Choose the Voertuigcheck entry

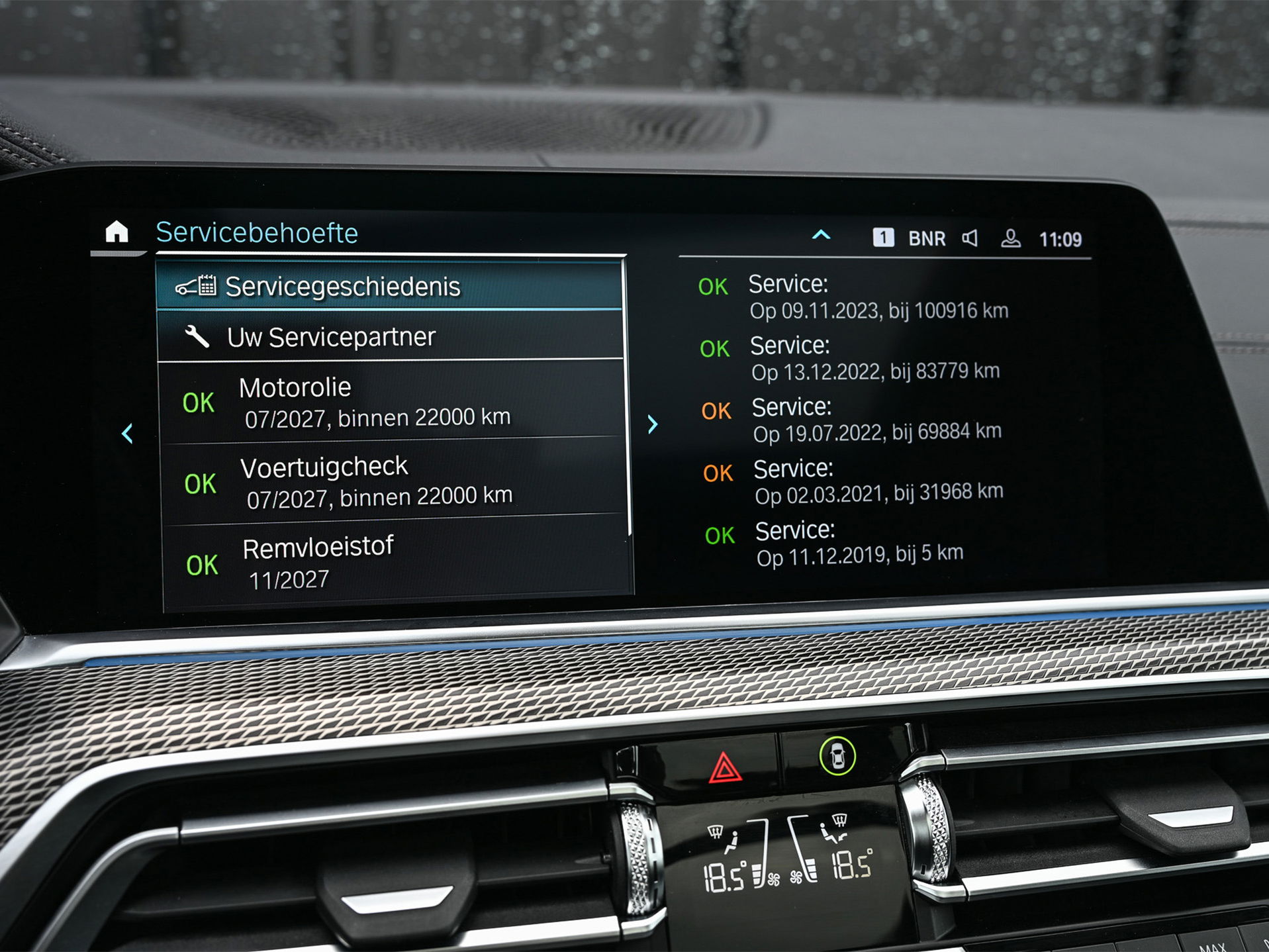[x=393, y=482]
